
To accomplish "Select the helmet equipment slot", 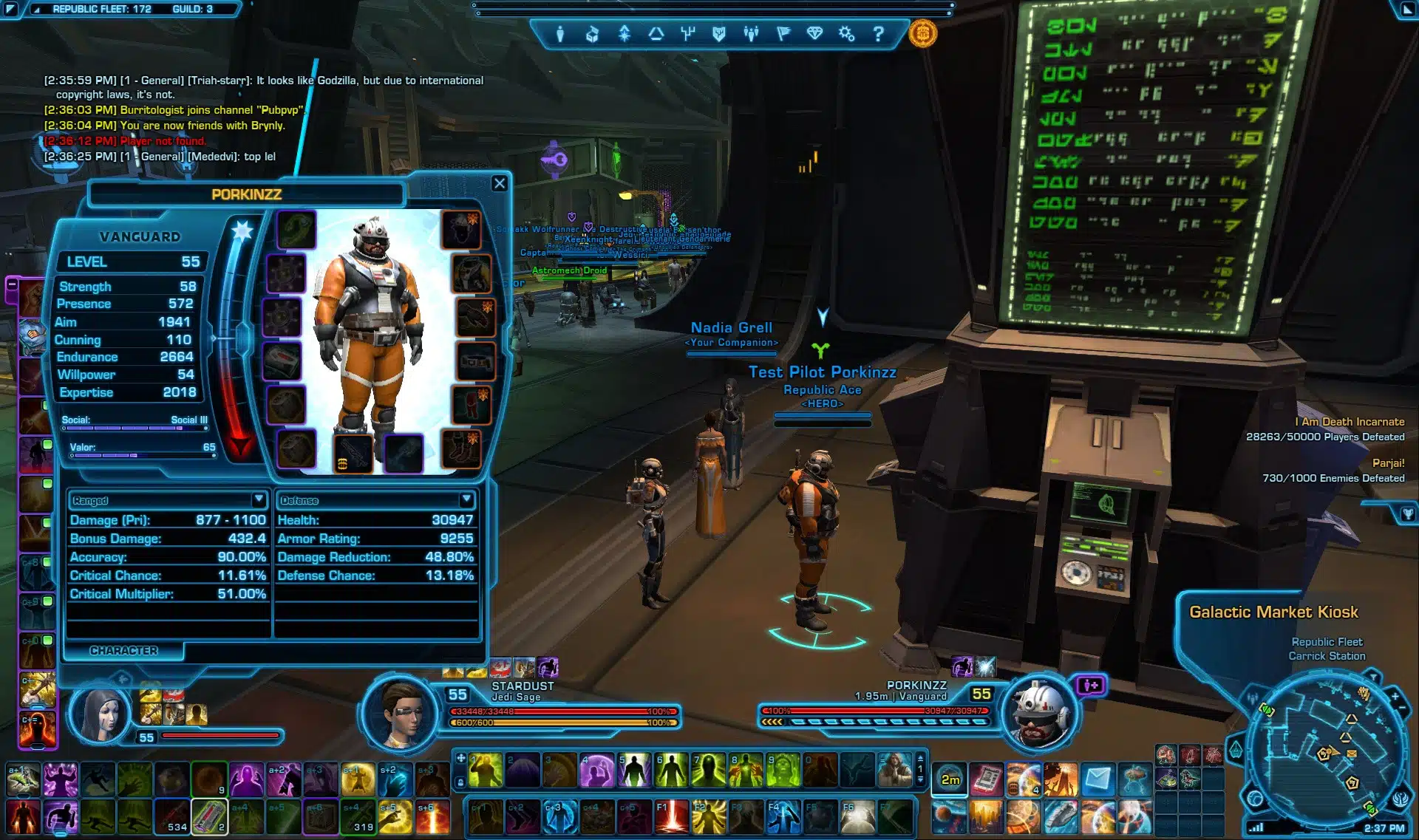I will tap(462, 229).
